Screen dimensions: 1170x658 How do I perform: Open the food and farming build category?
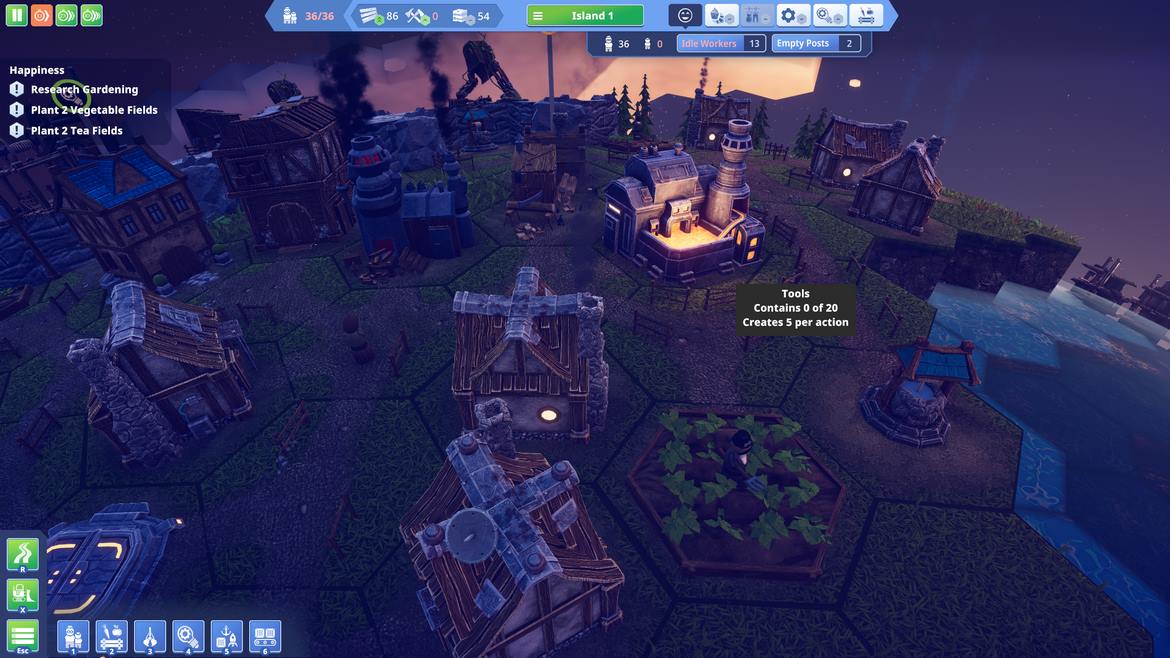[x=111, y=636]
